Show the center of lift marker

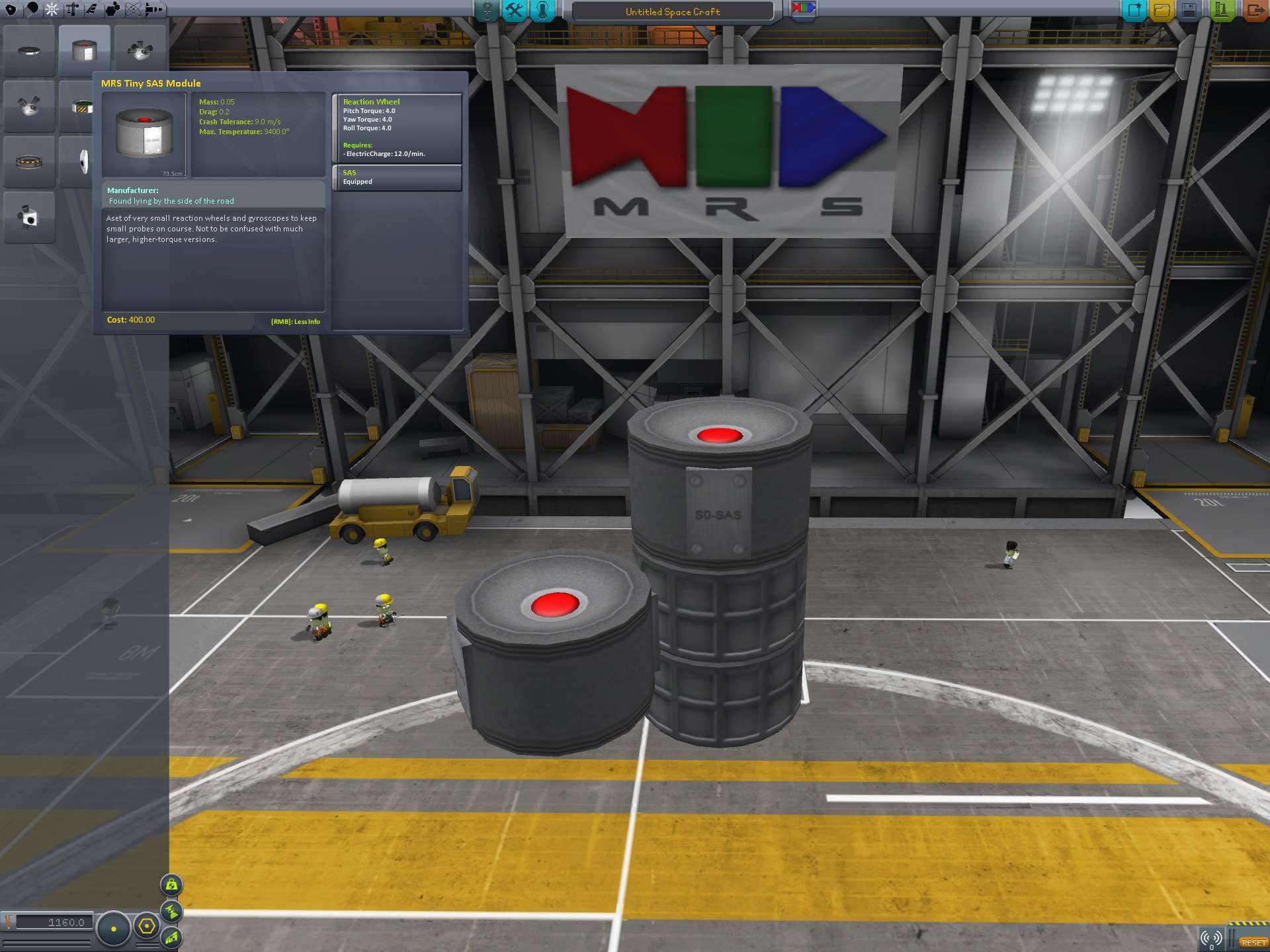pyautogui.click(x=171, y=937)
